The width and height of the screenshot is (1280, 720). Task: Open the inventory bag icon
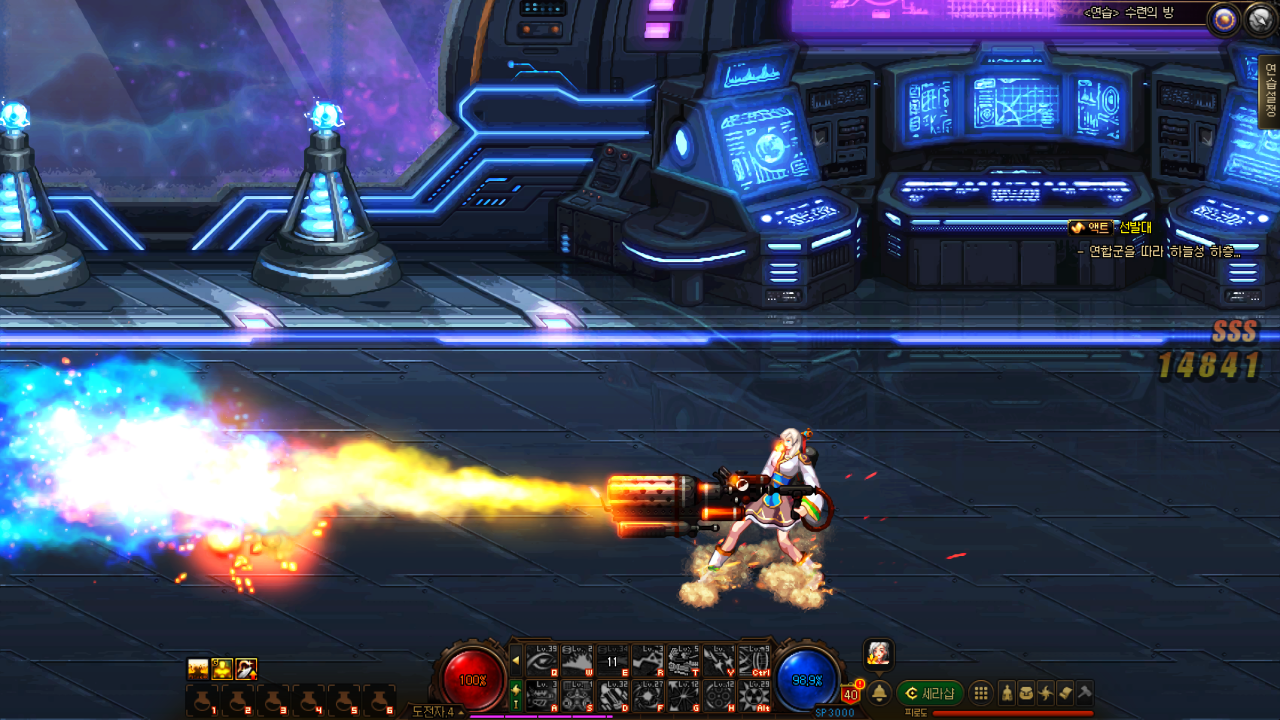point(1026,693)
